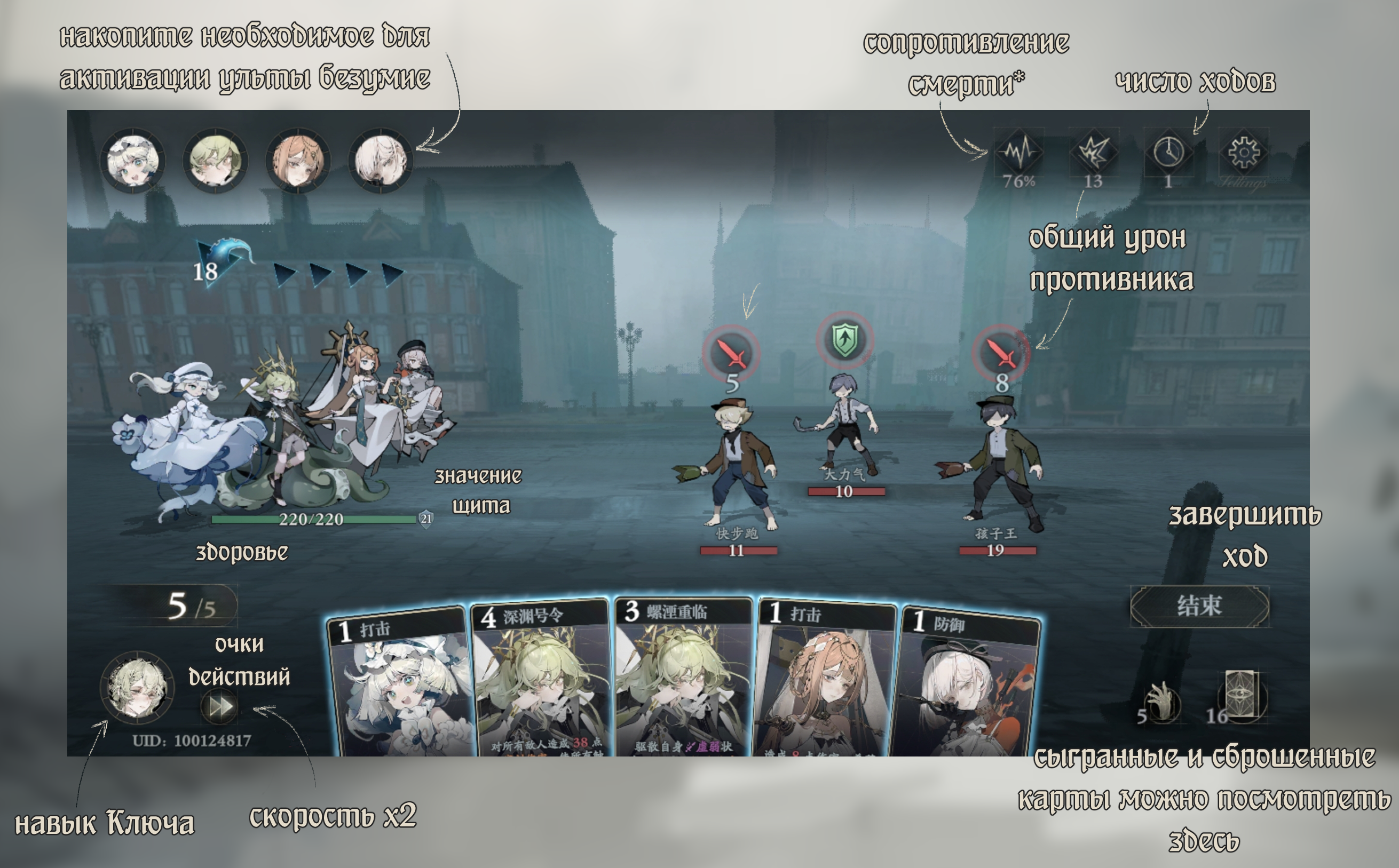Inspect the death resistance 76% icon

(x=1018, y=153)
